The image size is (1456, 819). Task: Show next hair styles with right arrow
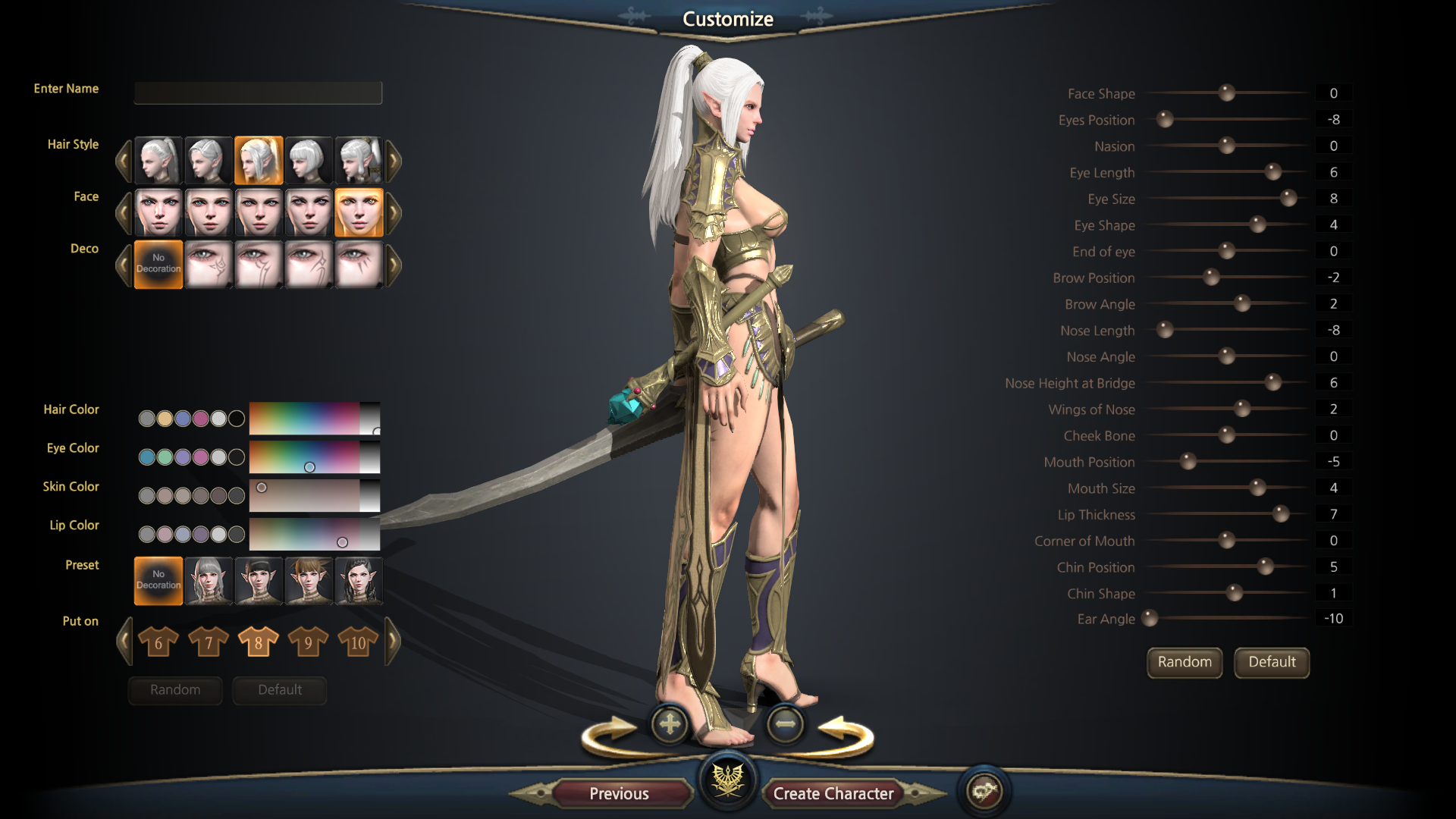point(394,160)
